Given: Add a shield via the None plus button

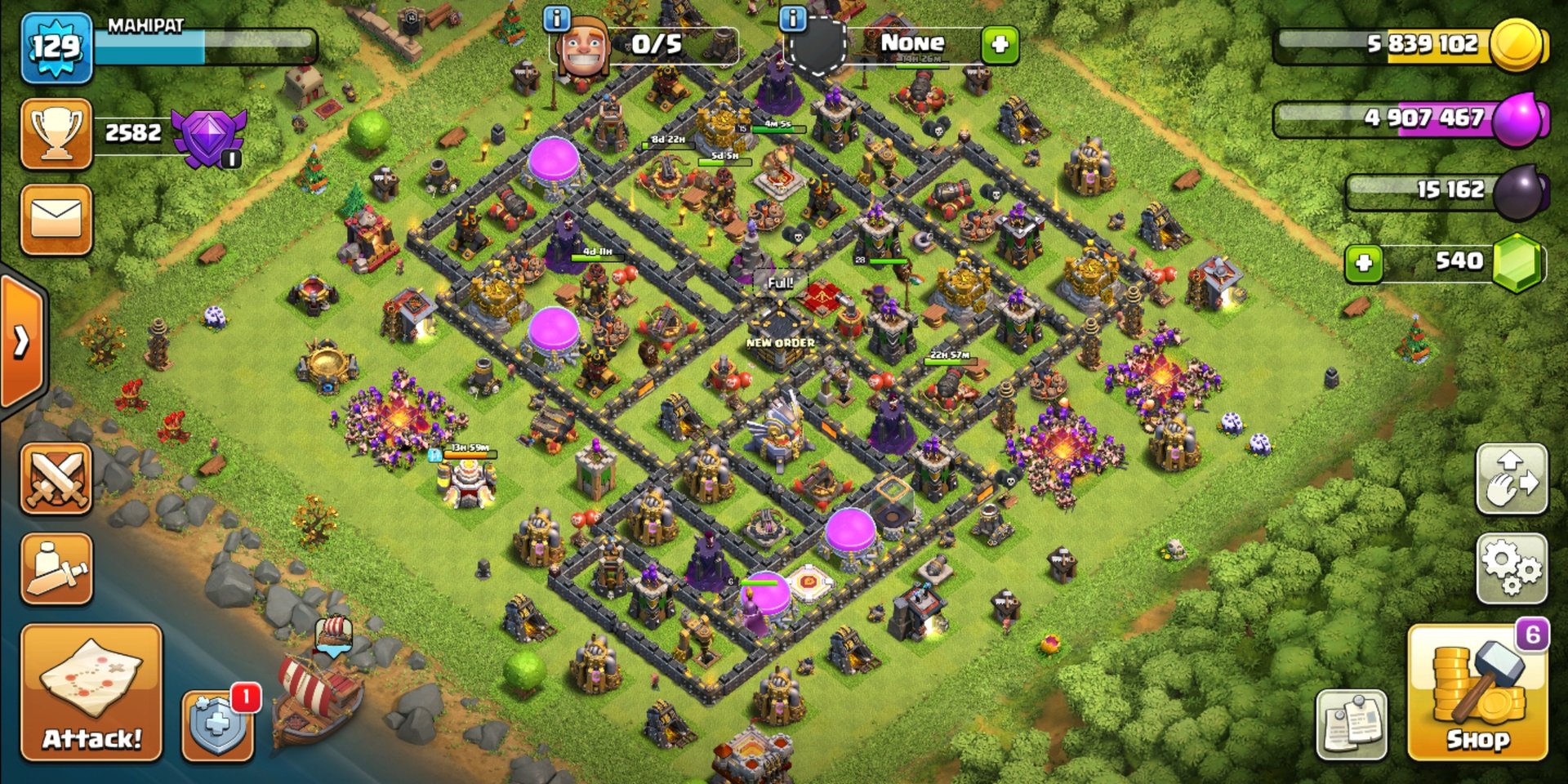Looking at the screenshot, I should click(1000, 44).
